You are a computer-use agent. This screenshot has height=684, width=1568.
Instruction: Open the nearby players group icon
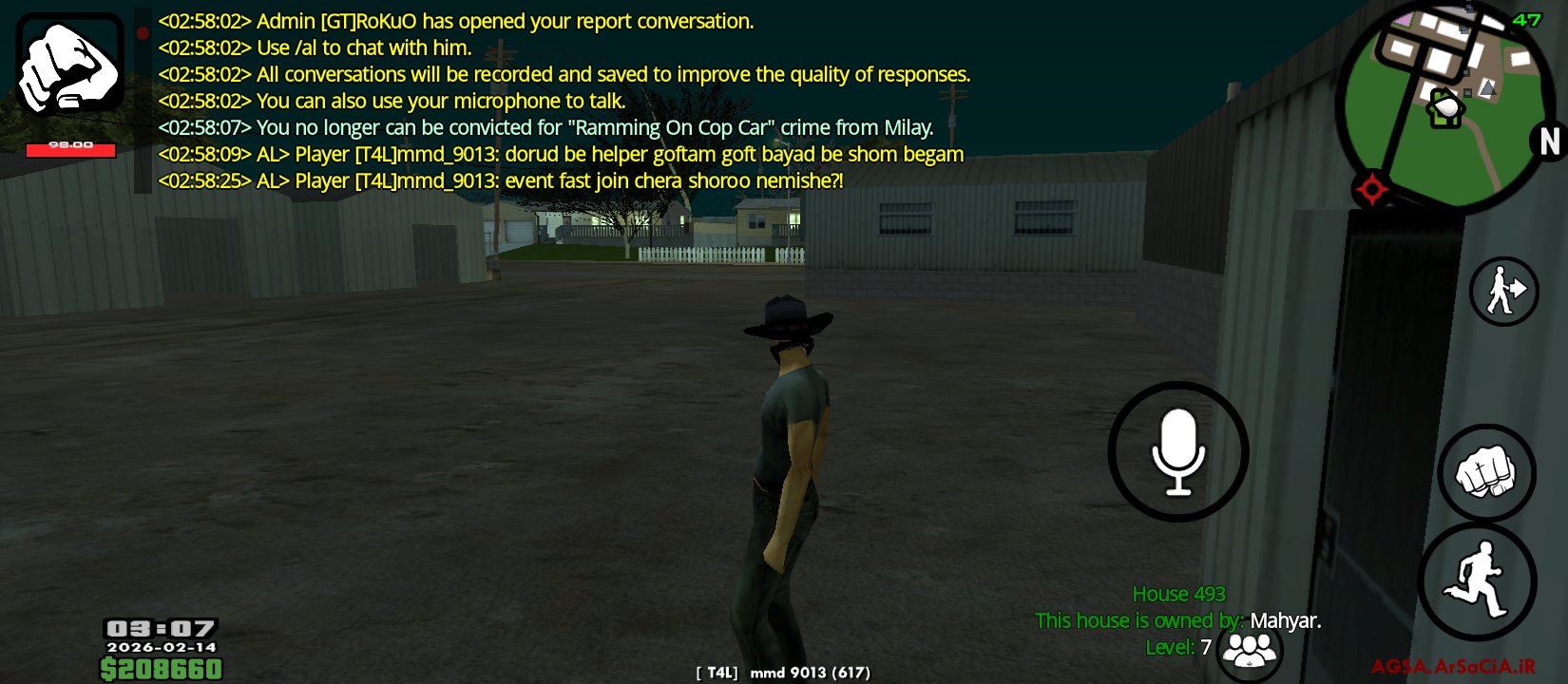click(x=1248, y=651)
